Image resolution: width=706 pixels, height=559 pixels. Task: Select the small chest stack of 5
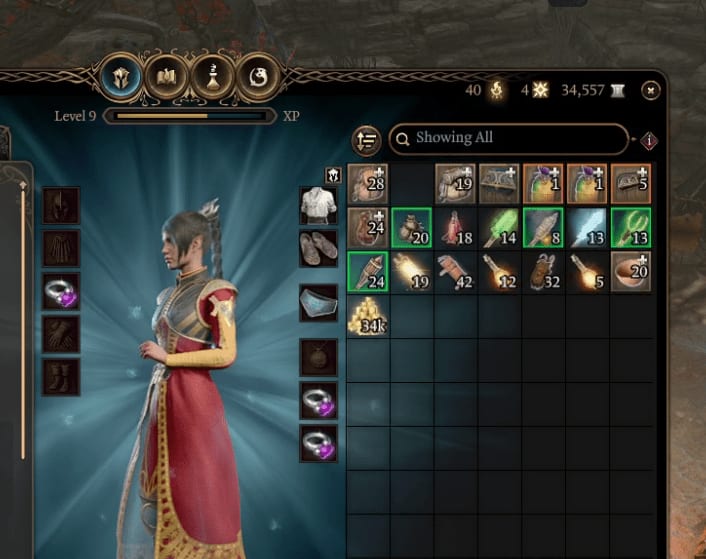630,184
